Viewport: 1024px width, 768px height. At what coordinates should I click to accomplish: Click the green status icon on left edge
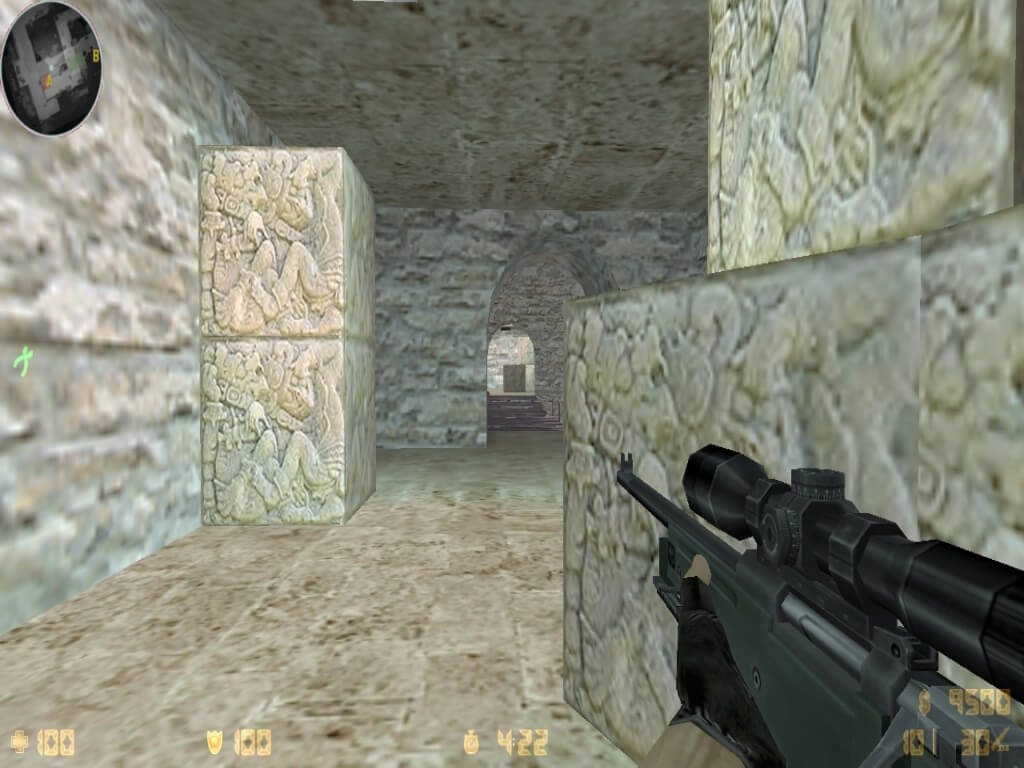pyautogui.click(x=21, y=359)
